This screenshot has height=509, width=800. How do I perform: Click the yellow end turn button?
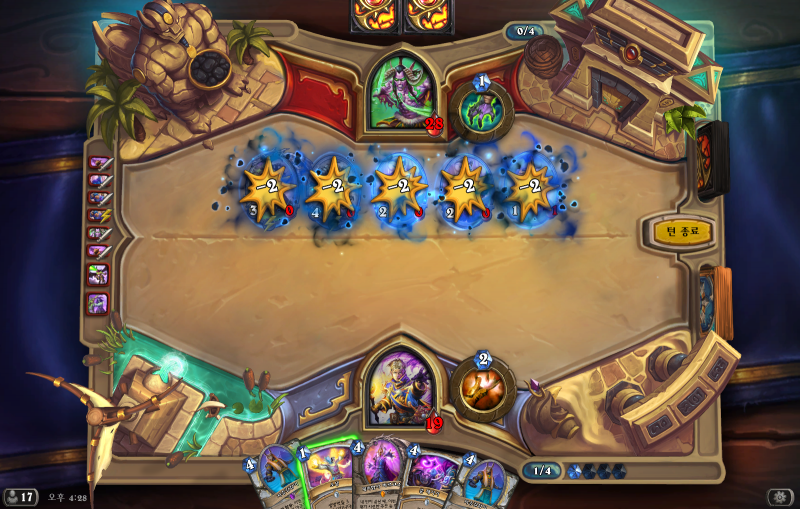tap(683, 232)
